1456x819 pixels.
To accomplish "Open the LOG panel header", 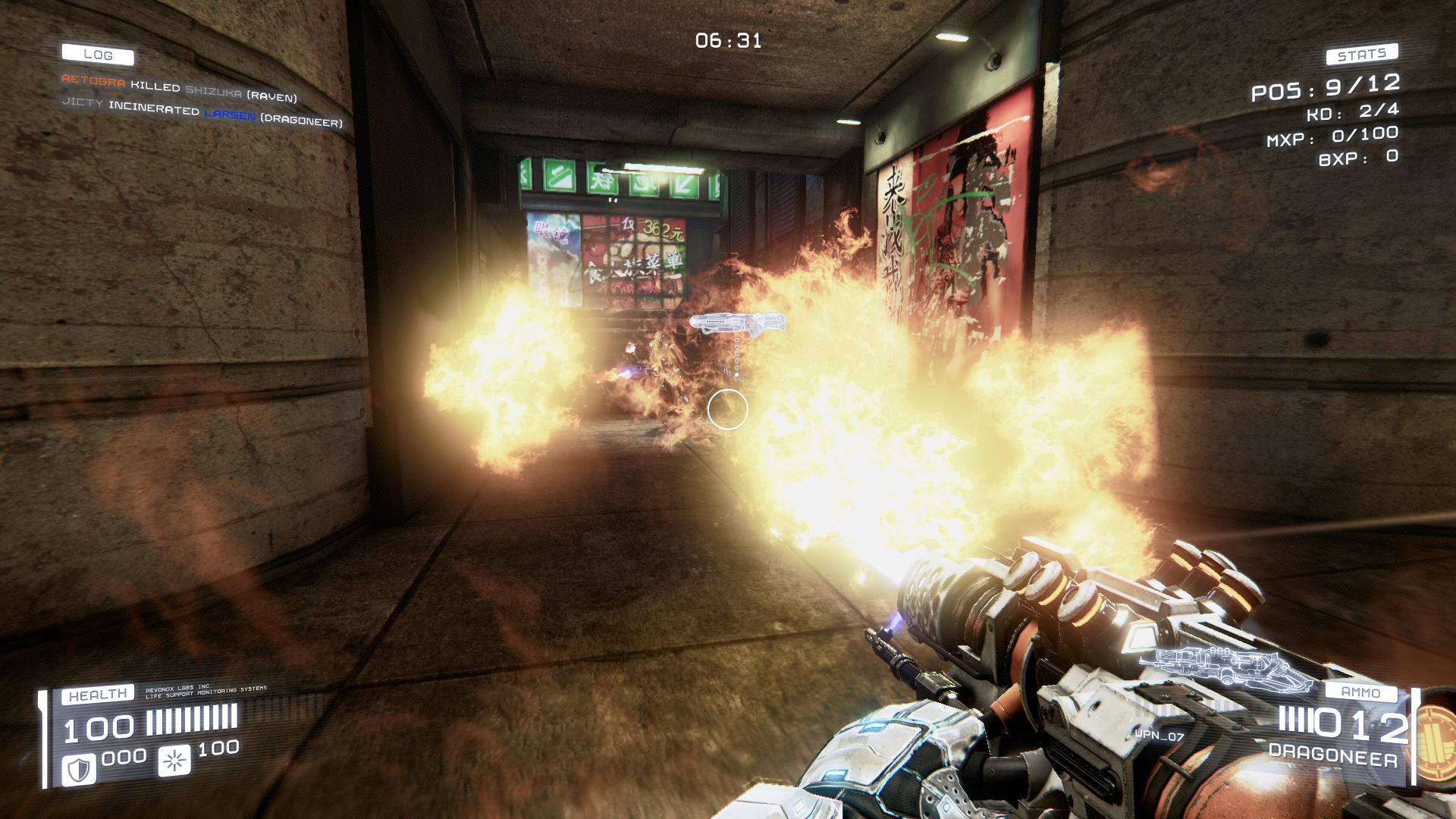I will (x=98, y=55).
